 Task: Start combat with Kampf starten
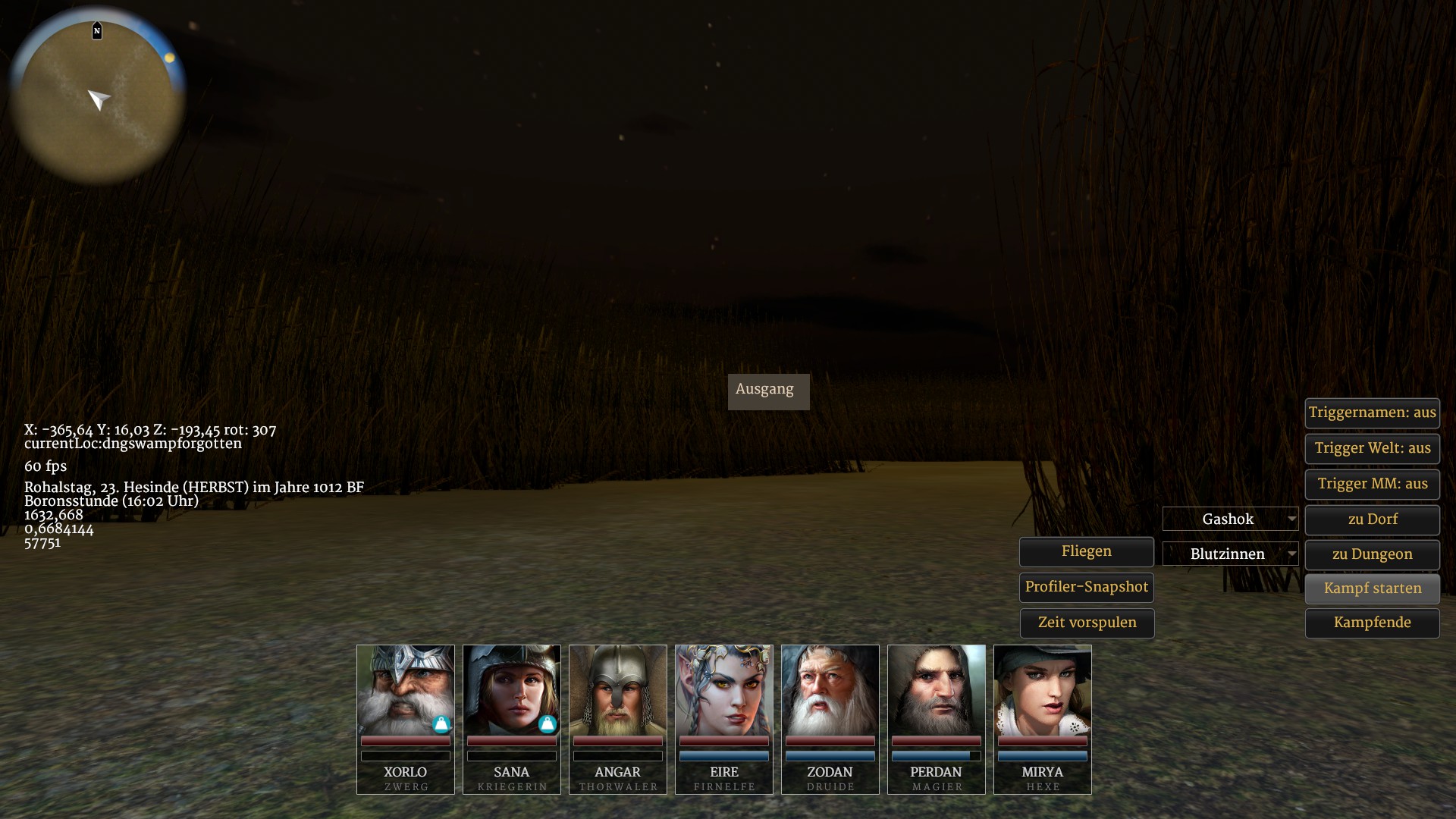pyautogui.click(x=1372, y=589)
